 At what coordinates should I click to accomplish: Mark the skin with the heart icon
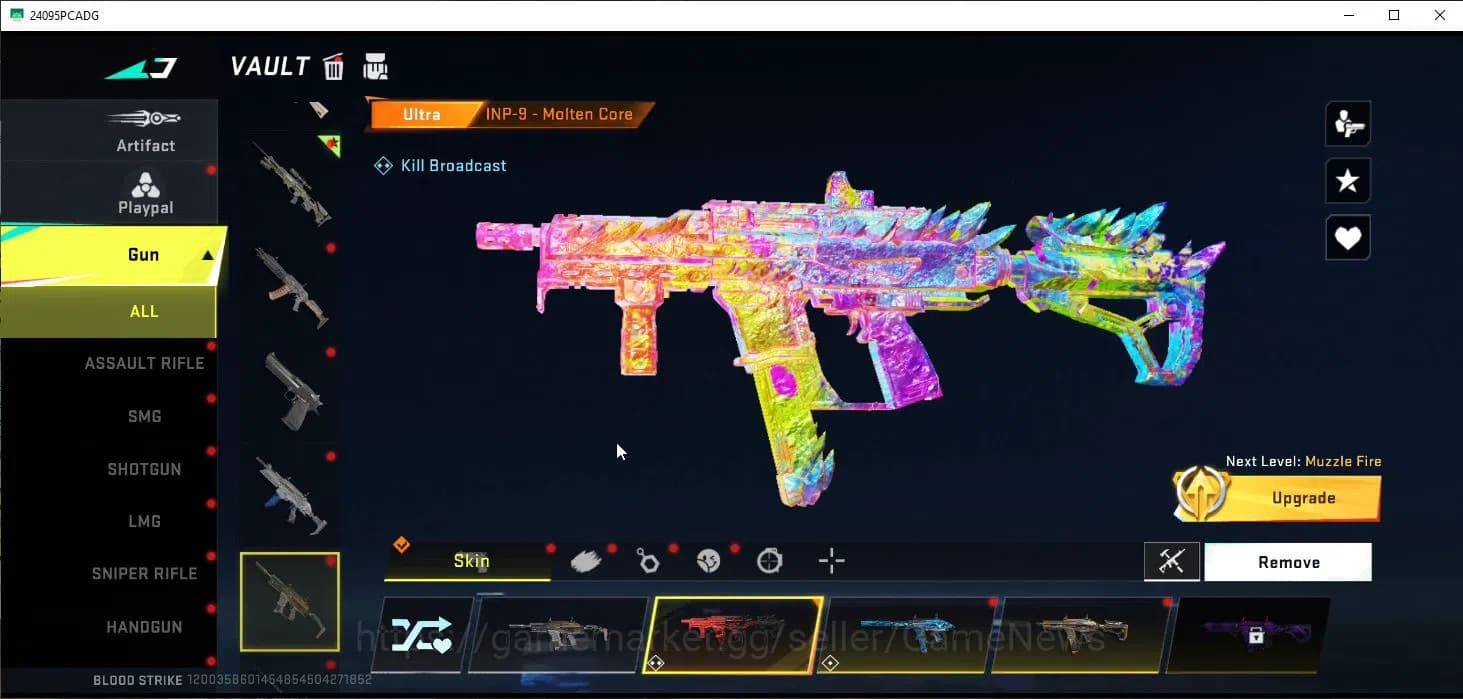(1347, 238)
